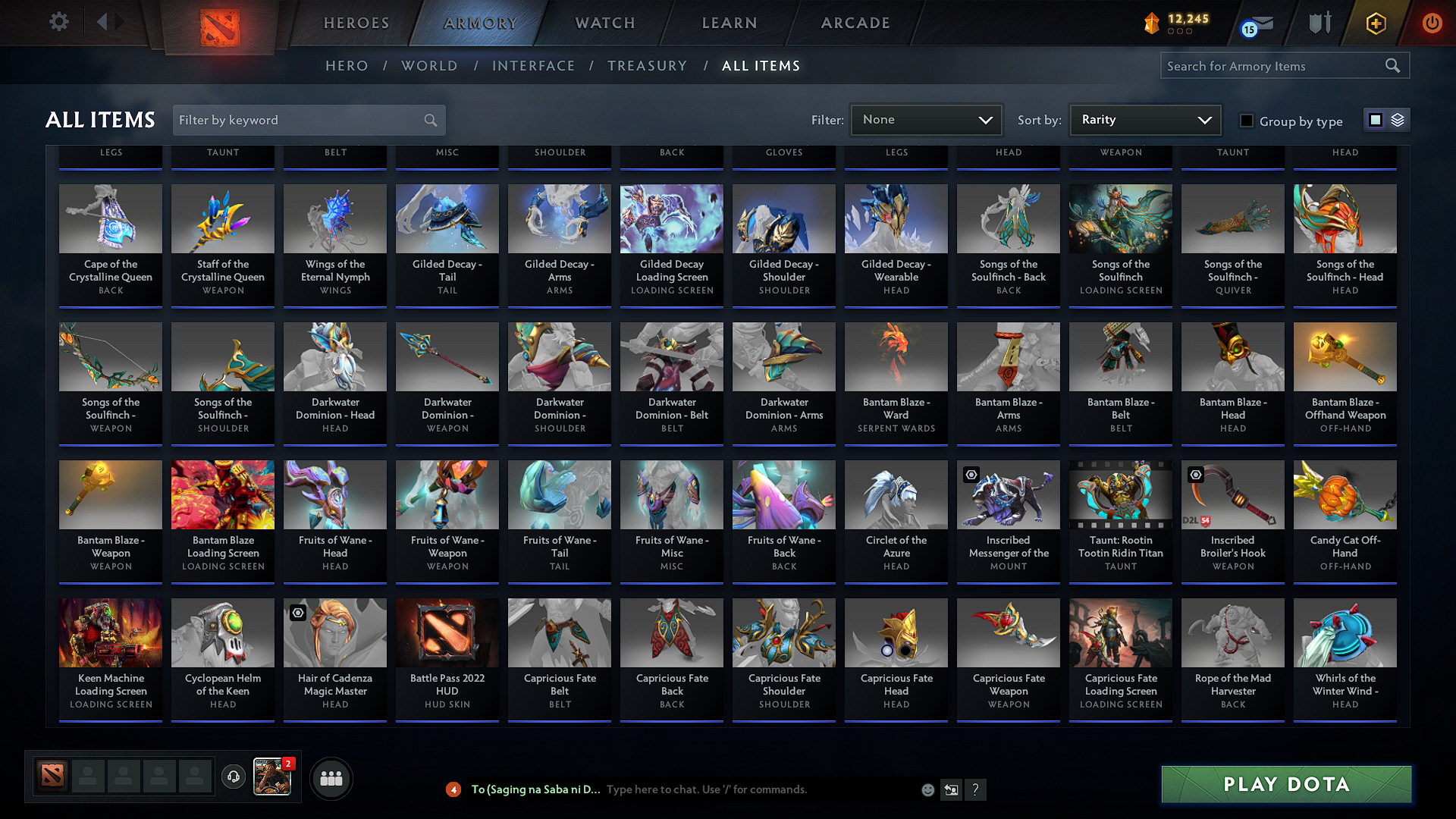The height and width of the screenshot is (819, 1456).
Task: Click the Filter by keyword search field
Action: click(x=303, y=120)
